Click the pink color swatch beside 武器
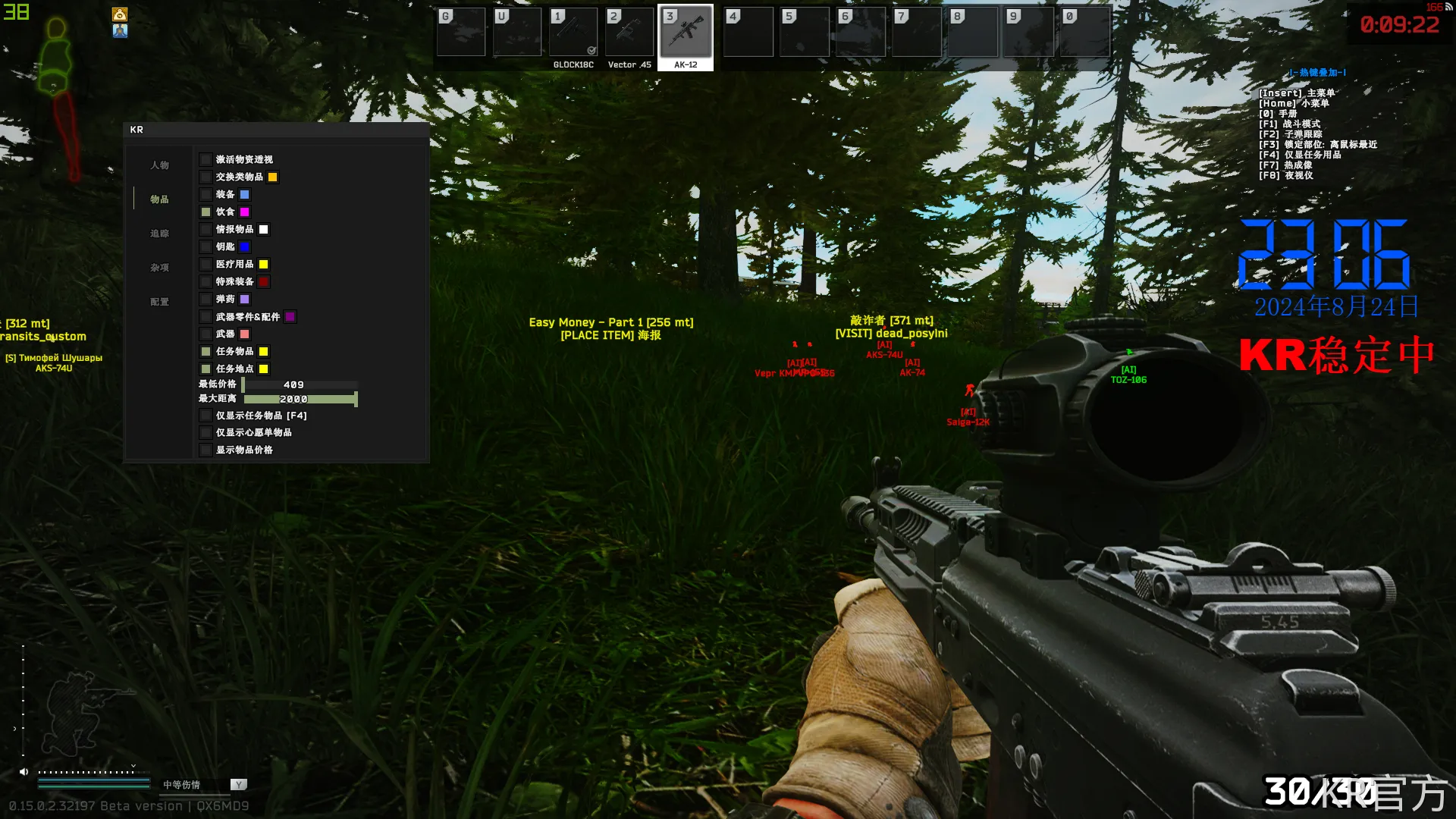The height and width of the screenshot is (819, 1456). click(245, 334)
